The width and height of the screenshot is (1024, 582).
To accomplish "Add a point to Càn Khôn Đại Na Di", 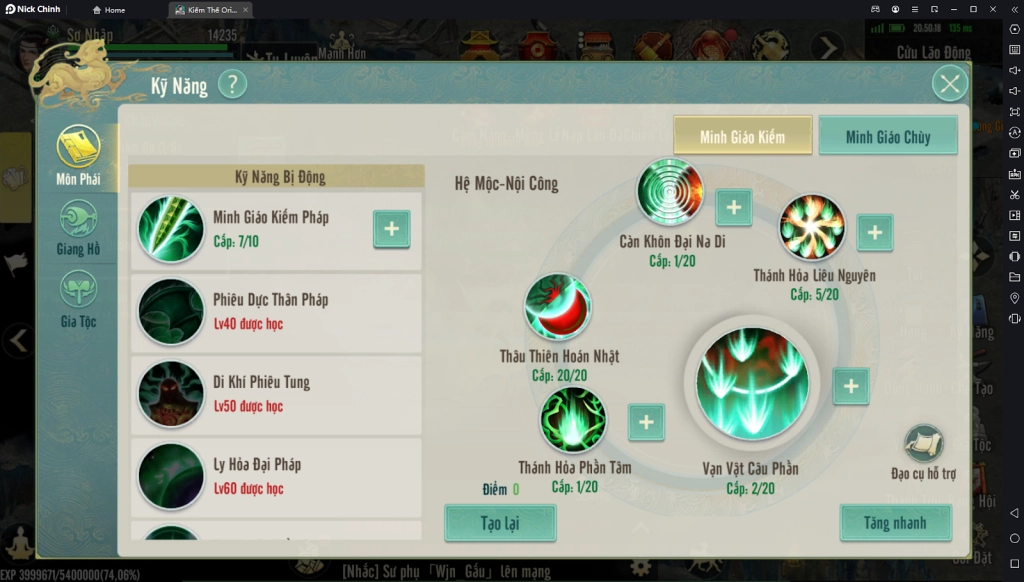I will [x=733, y=207].
